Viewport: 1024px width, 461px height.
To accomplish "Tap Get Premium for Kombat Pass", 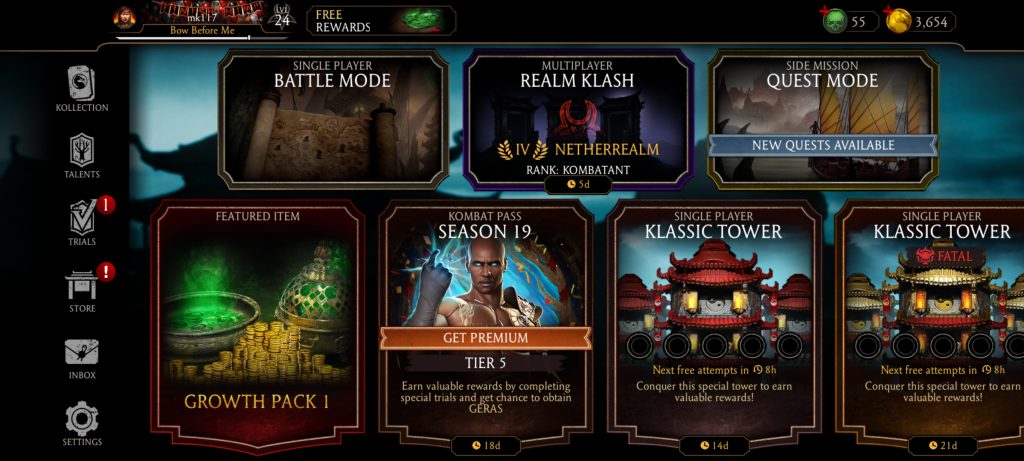I will click(x=485, y=338).
